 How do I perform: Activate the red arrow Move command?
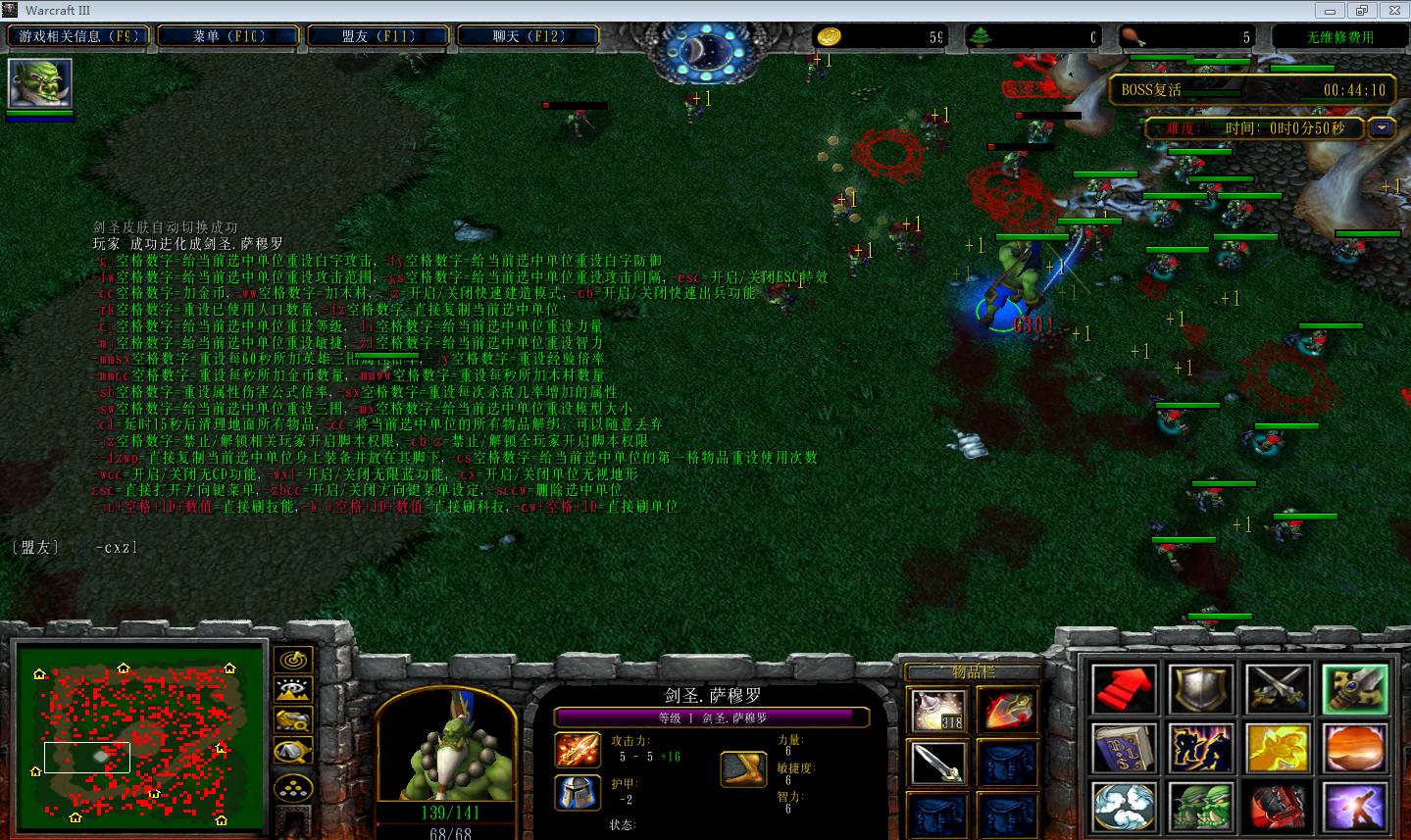point(1124,689)
